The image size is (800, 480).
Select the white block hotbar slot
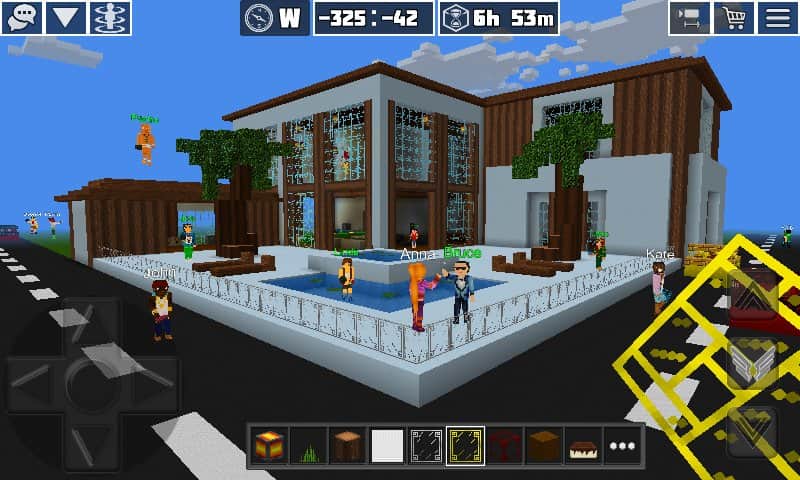click(x=386, y=446)
